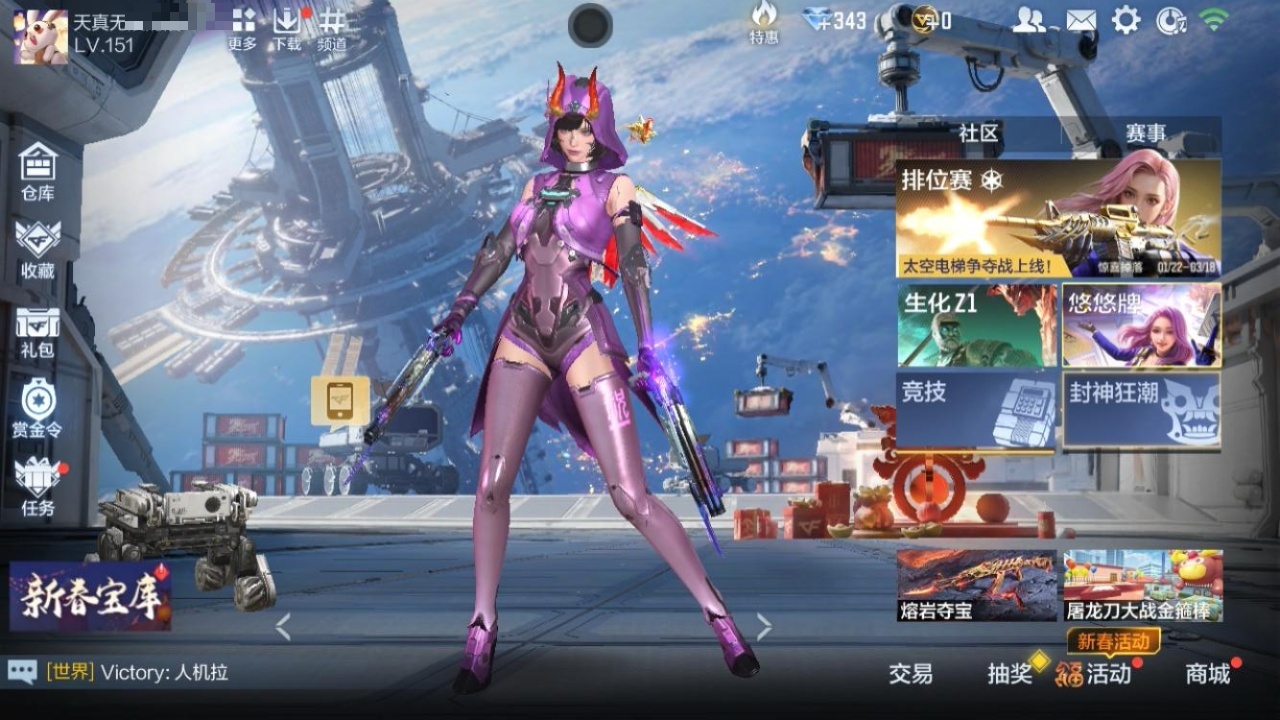Screen dimensions: 1280x720
Task: Select the 排位赛 ranked match mode
Action: tap(1058, 219)
